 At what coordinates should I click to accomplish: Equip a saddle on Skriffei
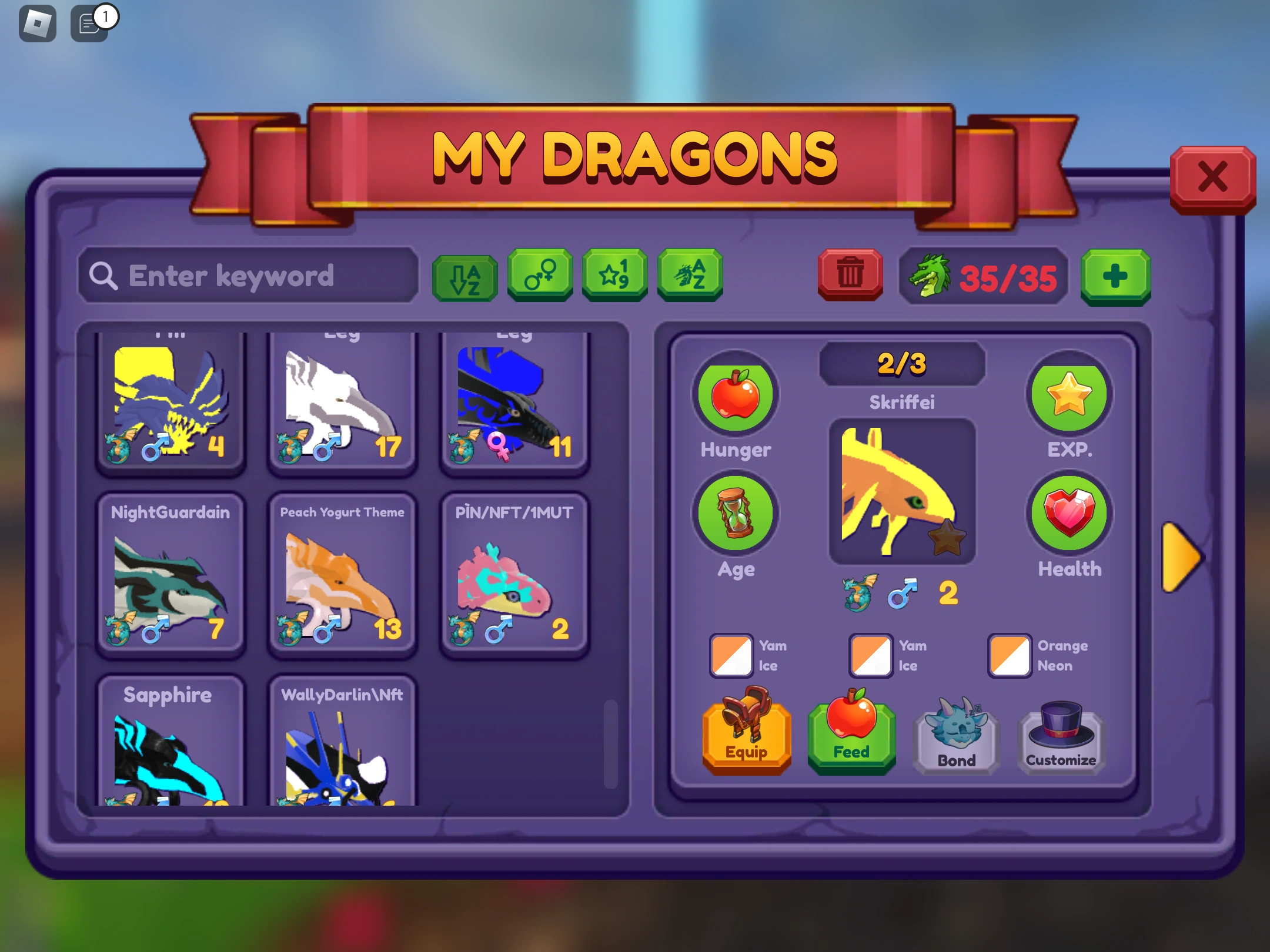tap(746, 738)
